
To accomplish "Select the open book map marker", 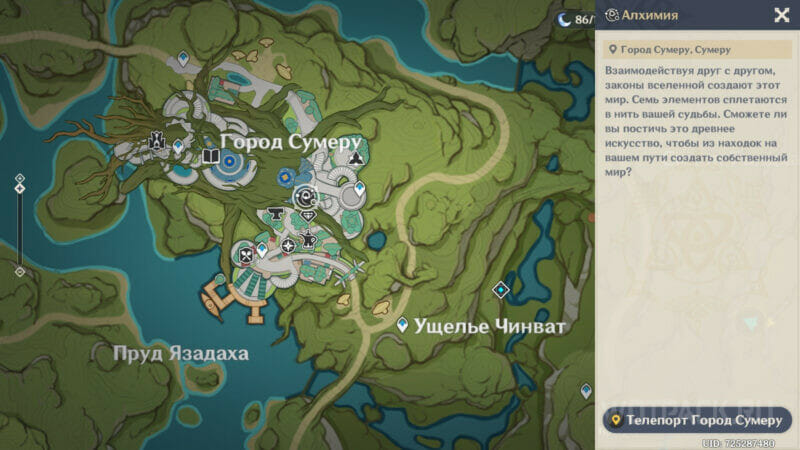I will (210, 156).
